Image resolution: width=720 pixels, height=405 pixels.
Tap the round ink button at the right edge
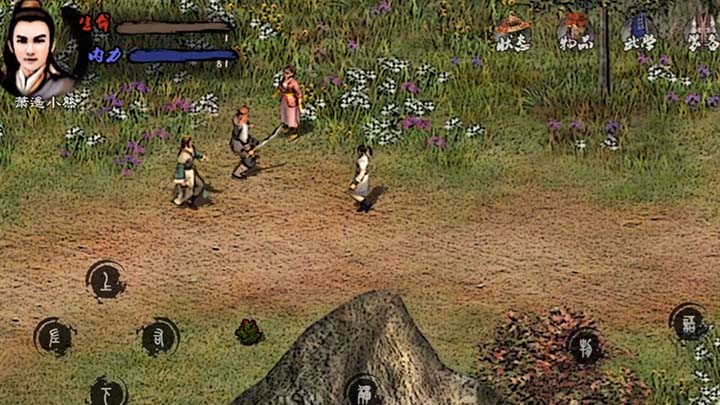pyautogui.click(x=689, y=321)
